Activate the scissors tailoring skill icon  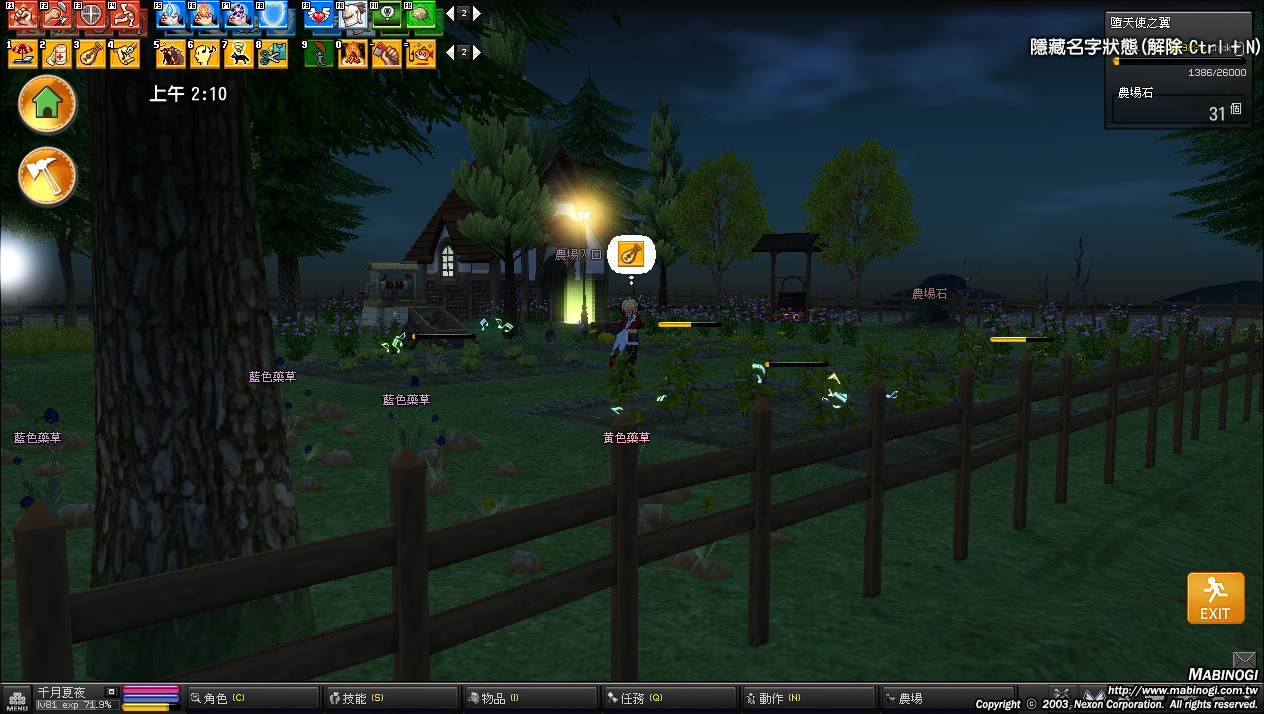click(271, 53)
